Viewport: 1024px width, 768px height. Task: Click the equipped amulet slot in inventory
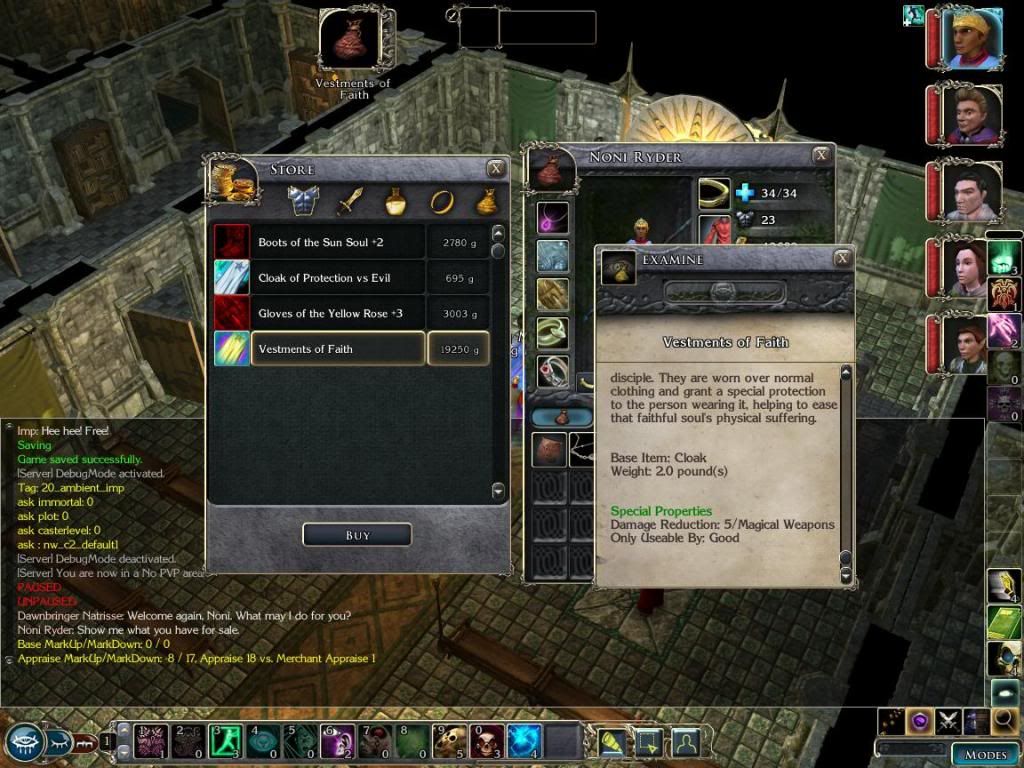point(552,217)
